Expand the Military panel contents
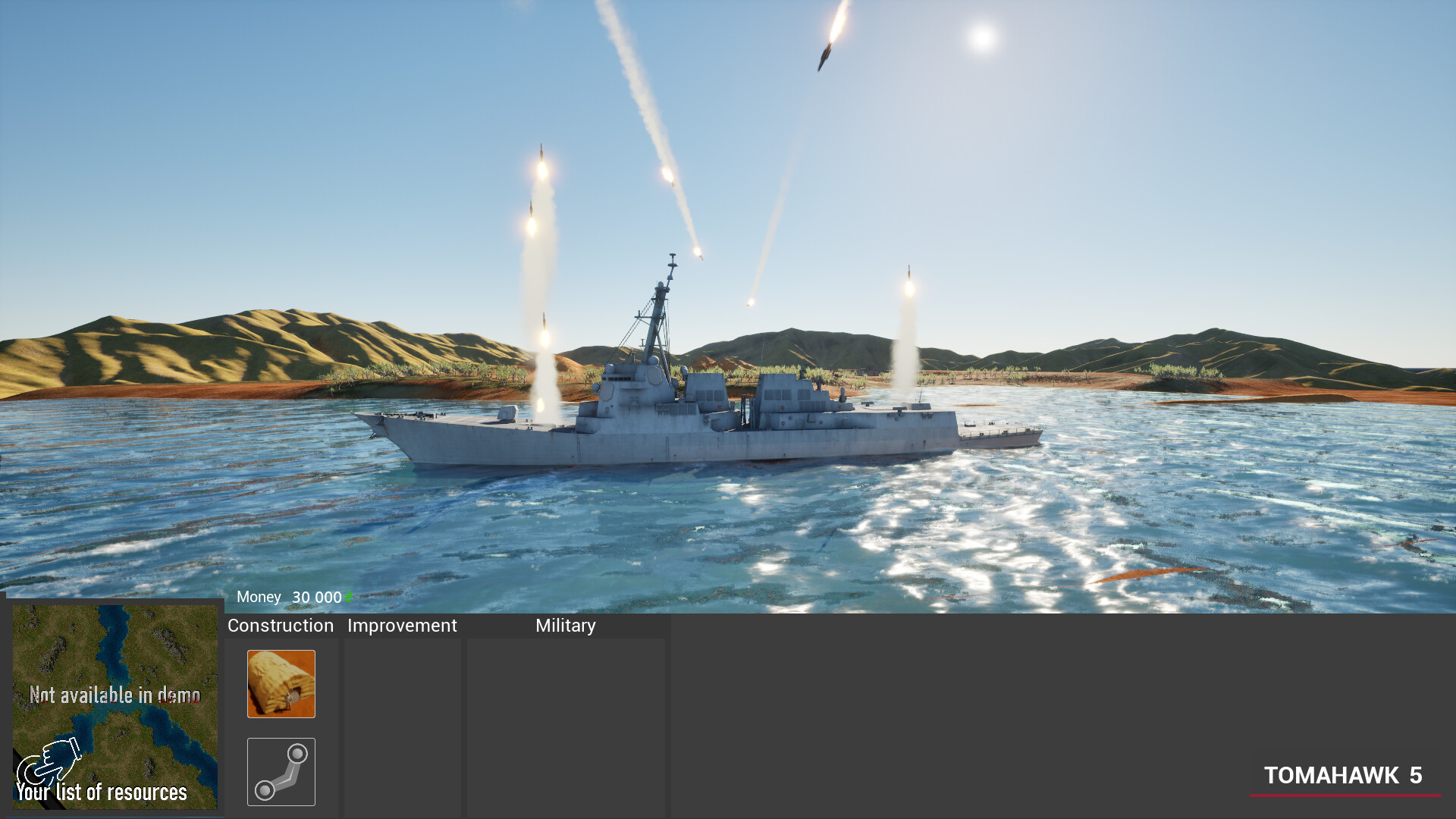Viewport: 1456px width, 819px height. click(x=565, y=626)
